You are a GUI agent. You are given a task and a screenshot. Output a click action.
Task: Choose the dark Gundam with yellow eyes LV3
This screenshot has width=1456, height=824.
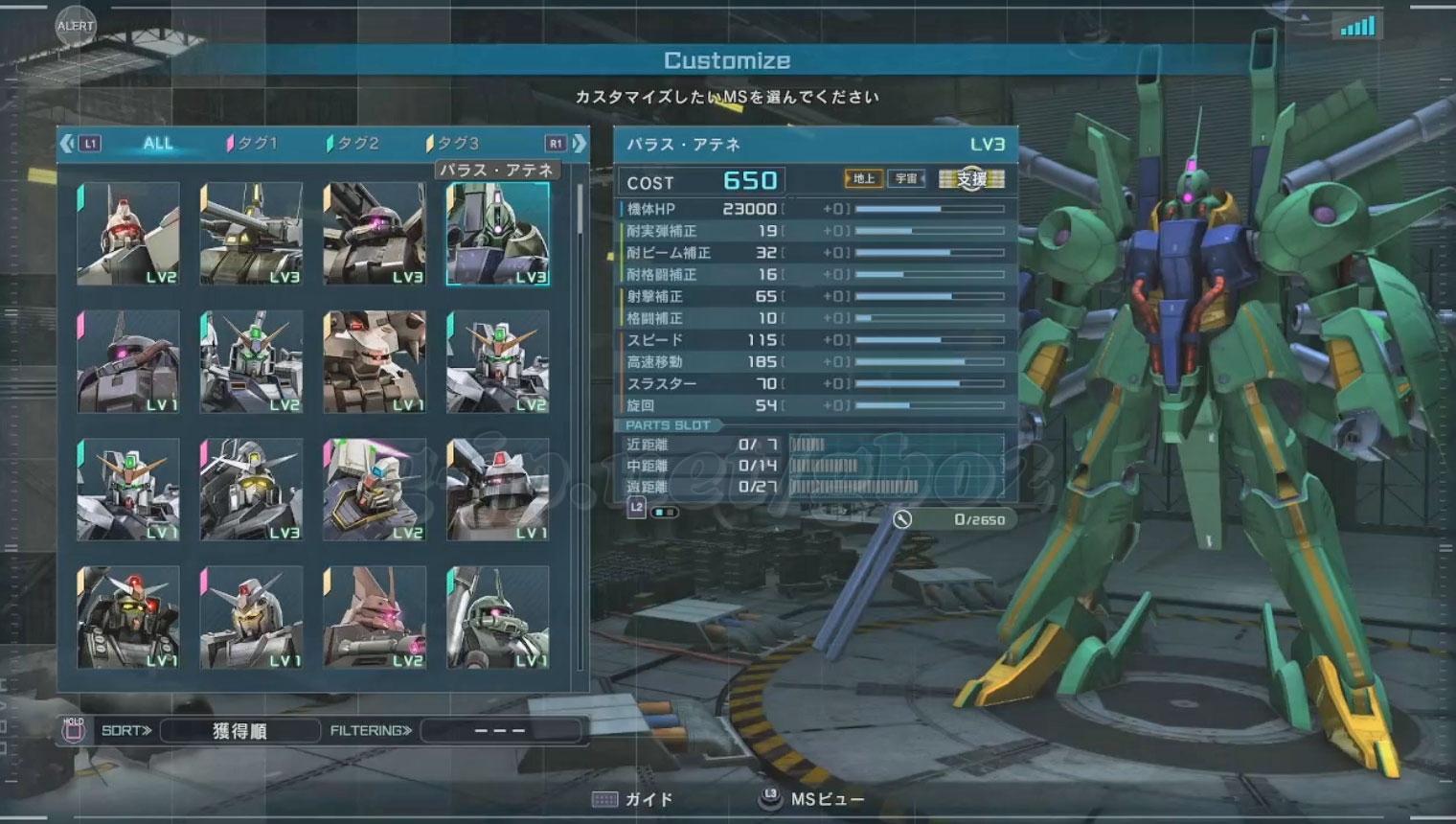(251, 490)
